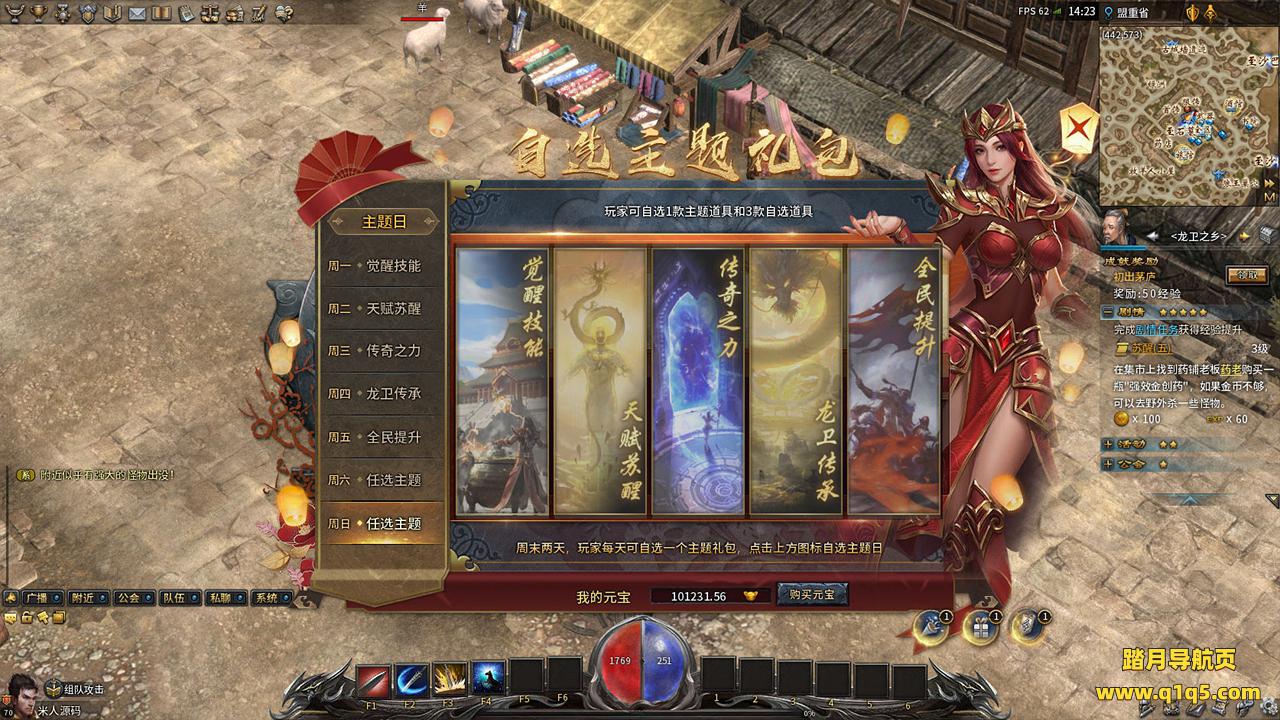Select the 传奇之力 blue crystal card
The width and height of the screenshot is (1280, 720).
click(x=697, y=381)
